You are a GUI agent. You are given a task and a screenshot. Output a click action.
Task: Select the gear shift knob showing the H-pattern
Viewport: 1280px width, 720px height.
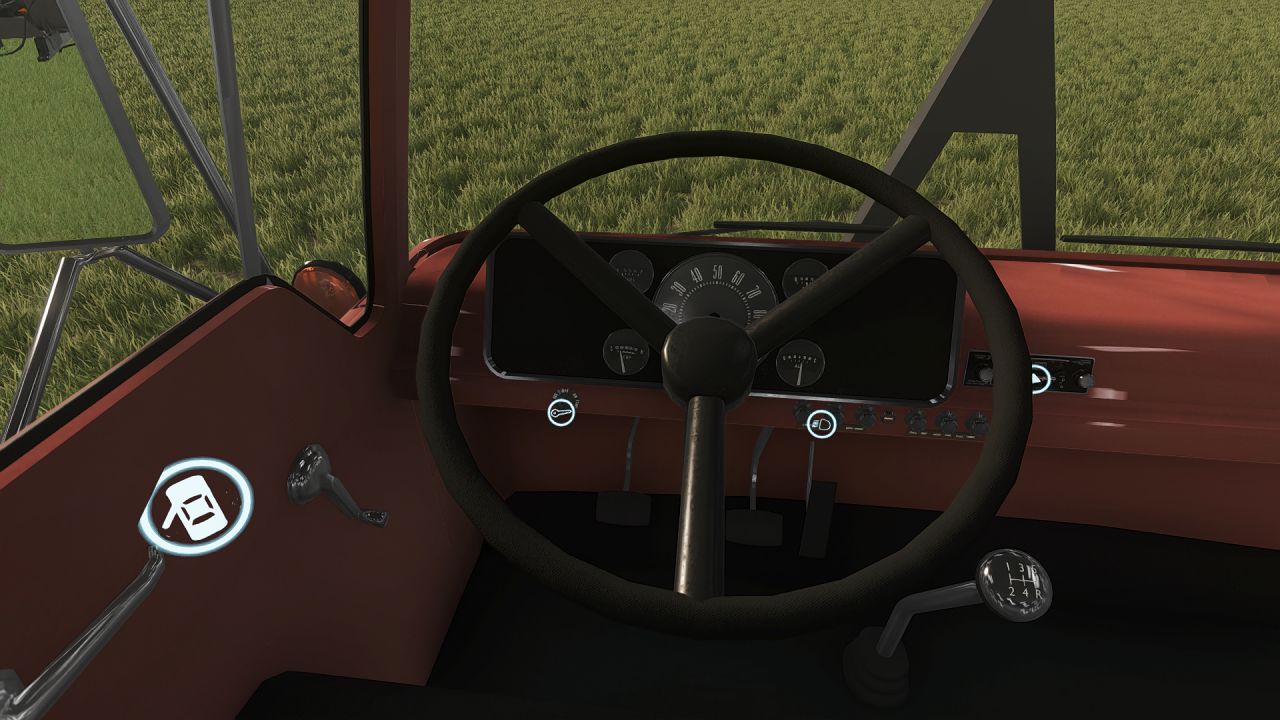pyautogui.click(x=1016, y=588)
